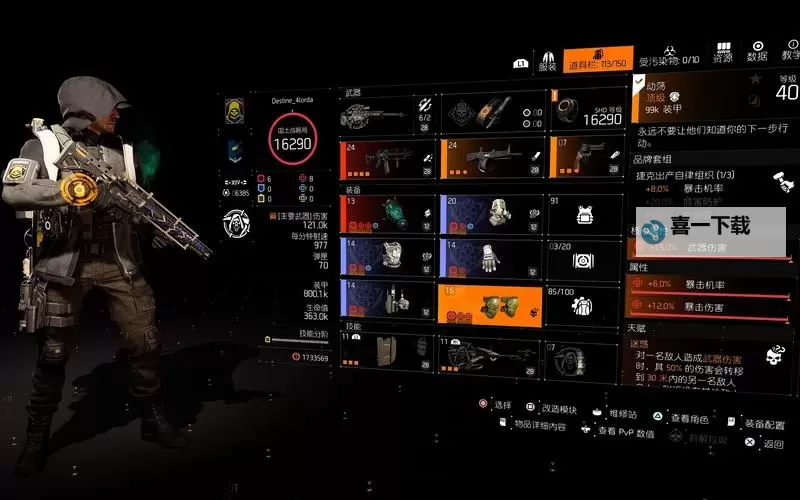This screenshot has width=800, height=500.
Task: Select the primary assault rifle weapon slot
Action: click(x=389, y=159)
